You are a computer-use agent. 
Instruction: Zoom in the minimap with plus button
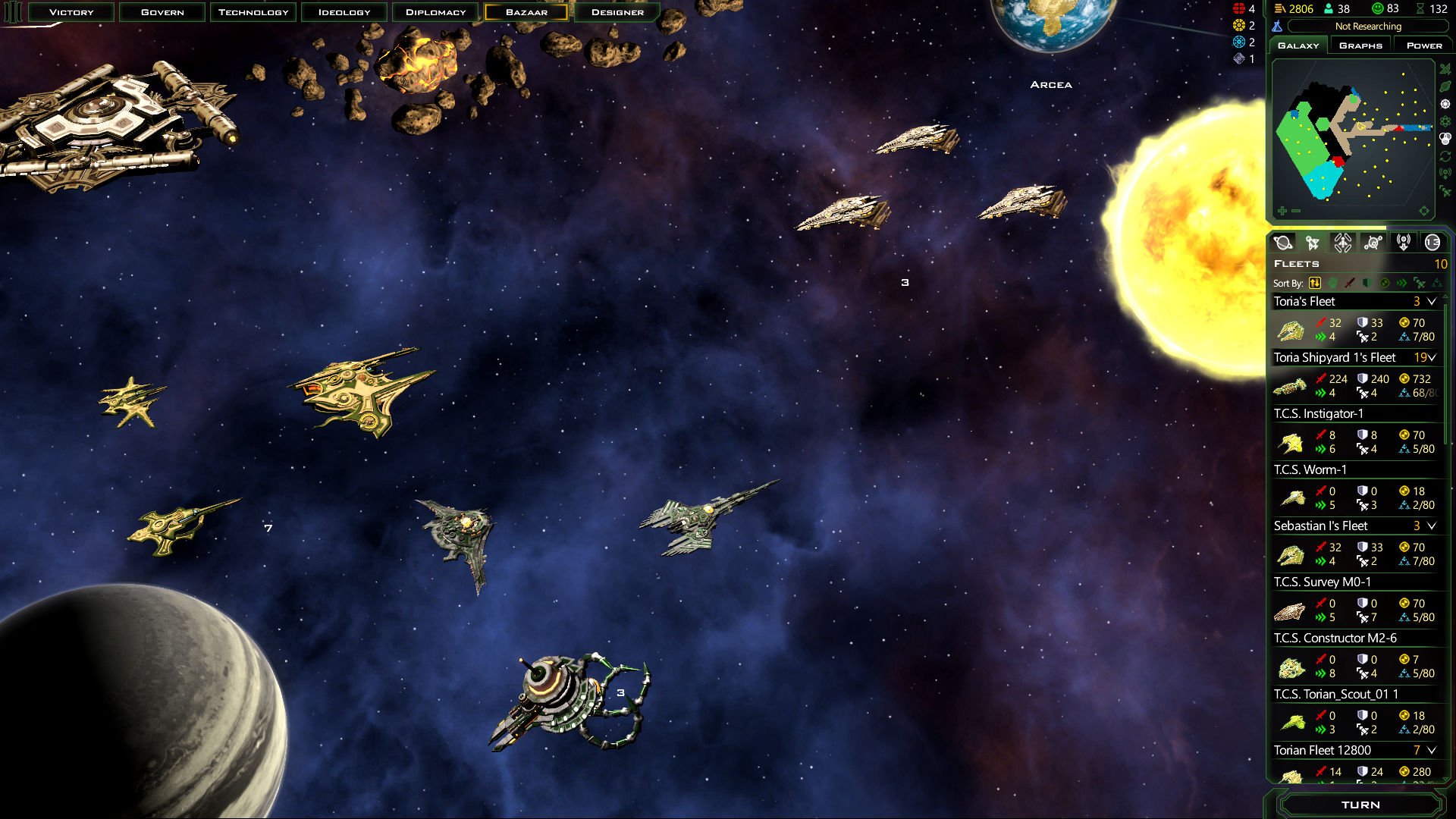(x=1282, y=211)
